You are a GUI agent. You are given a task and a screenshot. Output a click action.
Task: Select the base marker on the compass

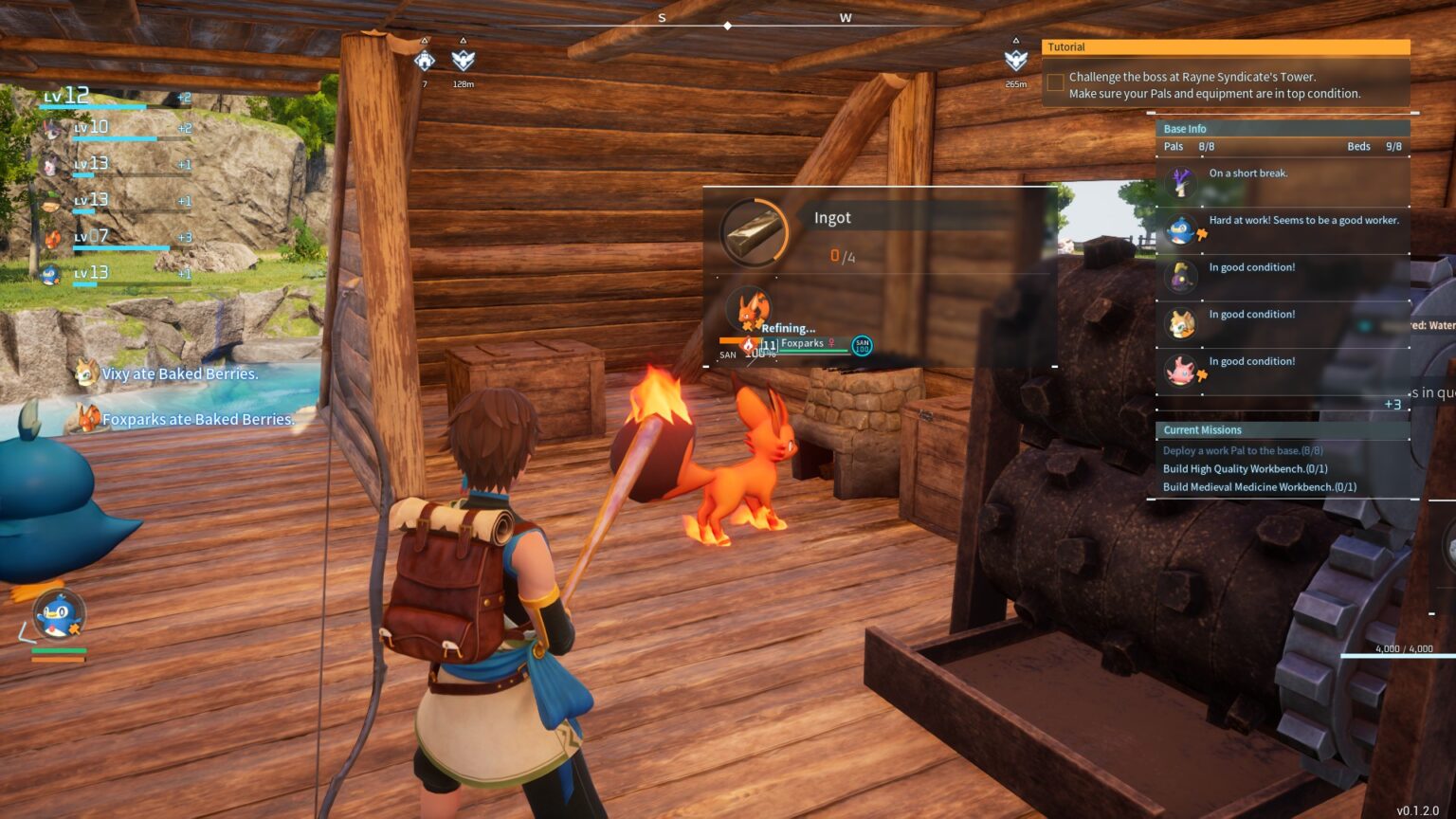click(425, 61)
